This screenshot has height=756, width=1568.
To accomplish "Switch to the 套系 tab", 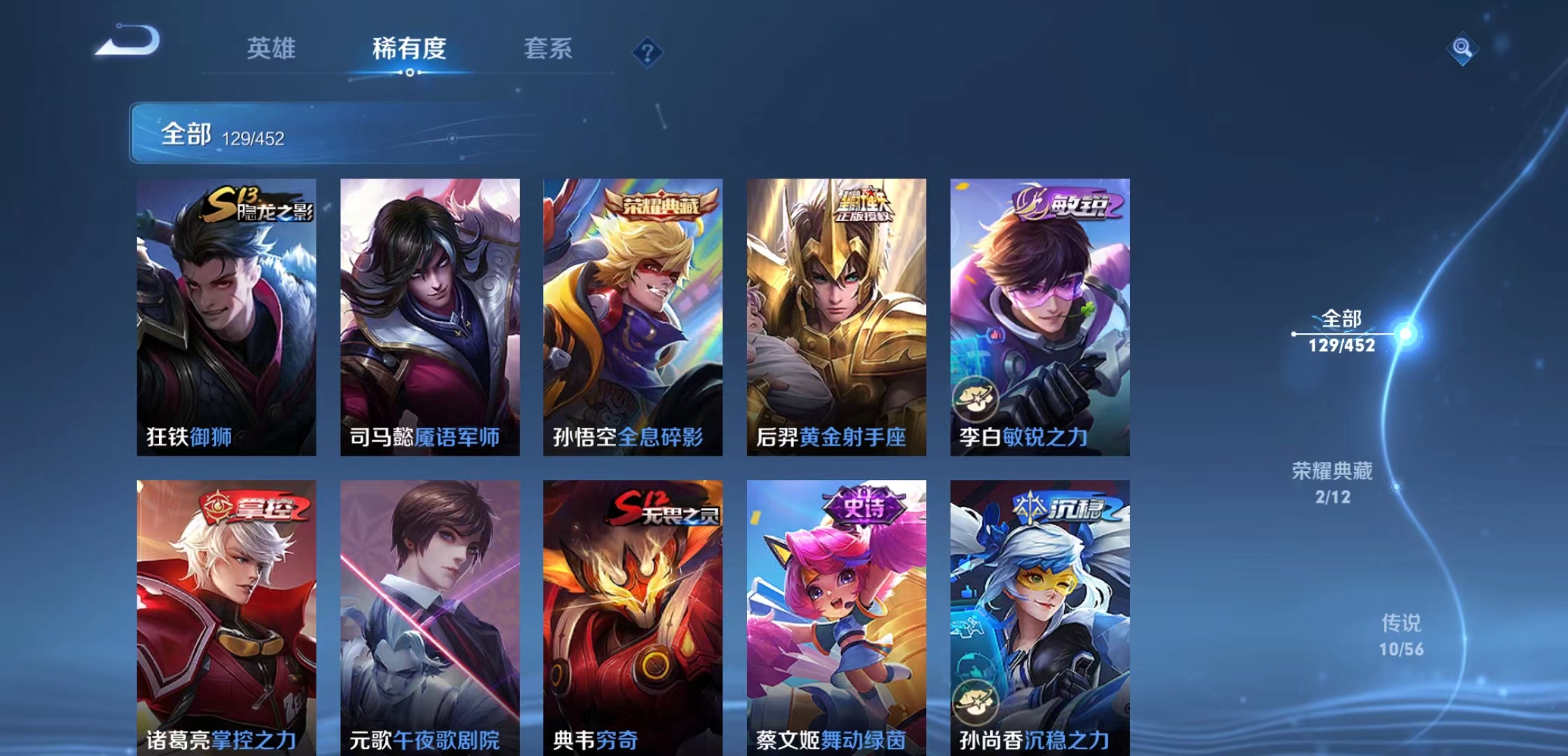I will [547, 49].
